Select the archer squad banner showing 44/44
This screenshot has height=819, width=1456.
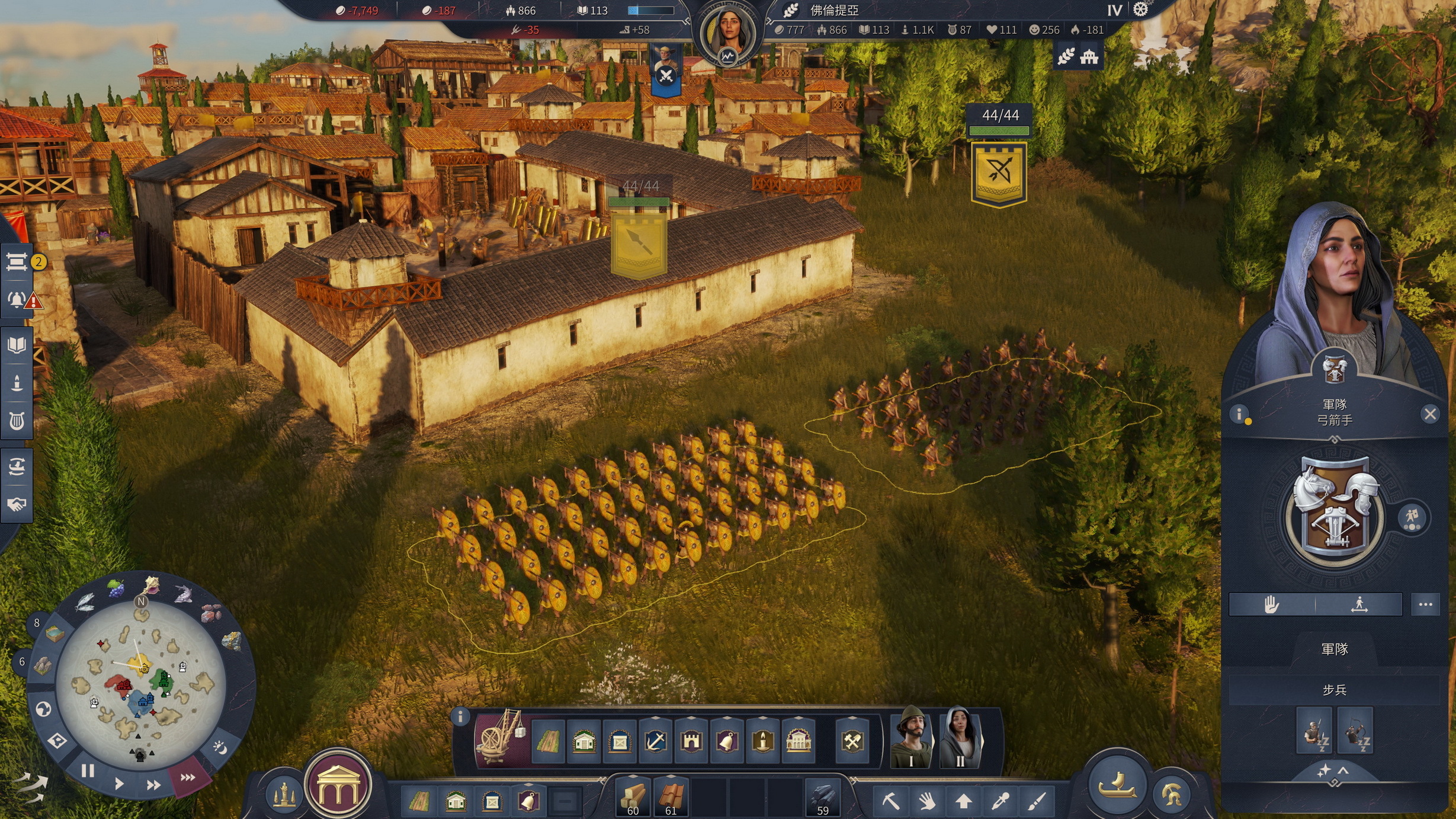[999, 172]
